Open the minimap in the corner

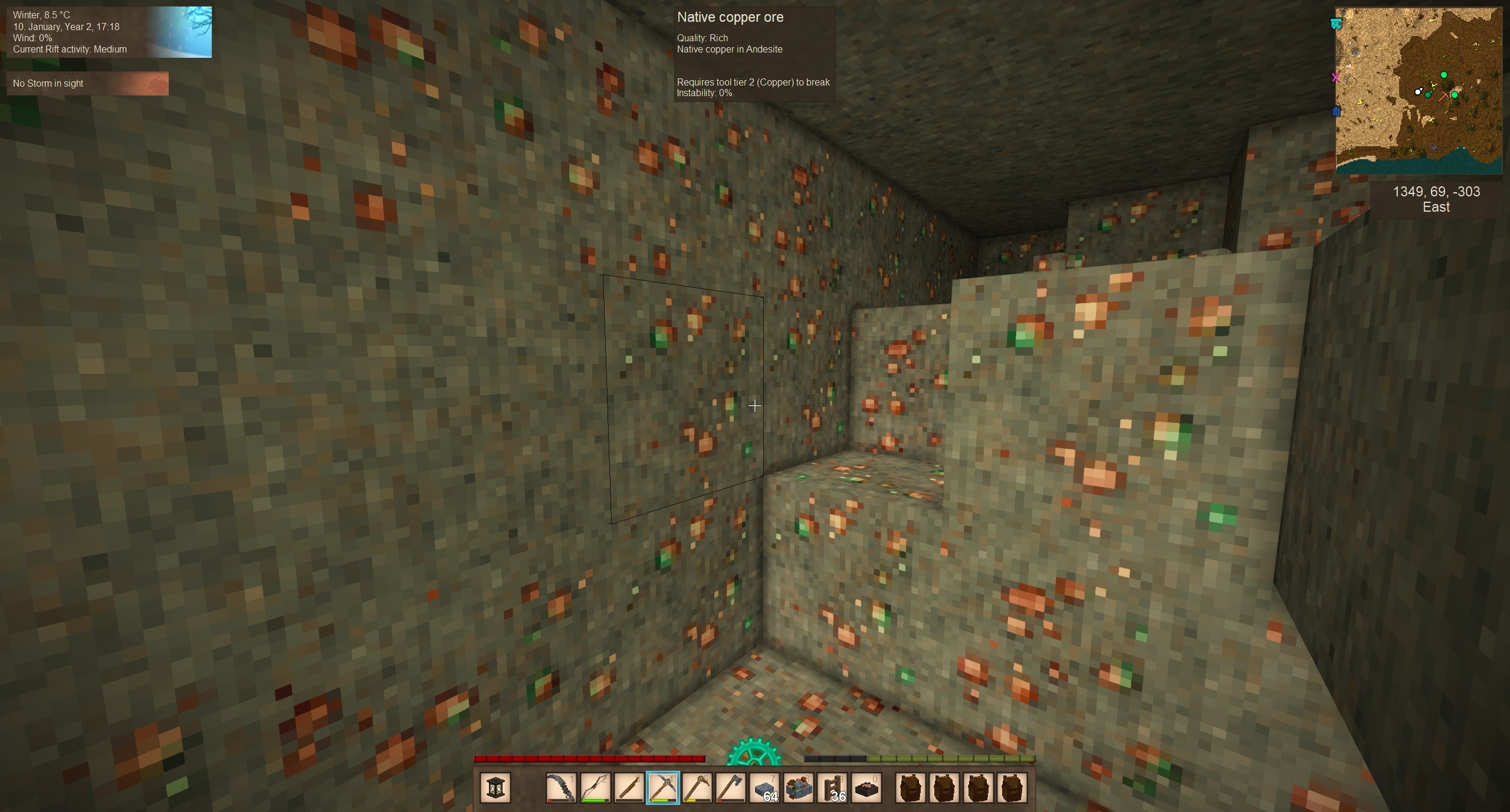pyautogui.click(x=1419, y=90)
